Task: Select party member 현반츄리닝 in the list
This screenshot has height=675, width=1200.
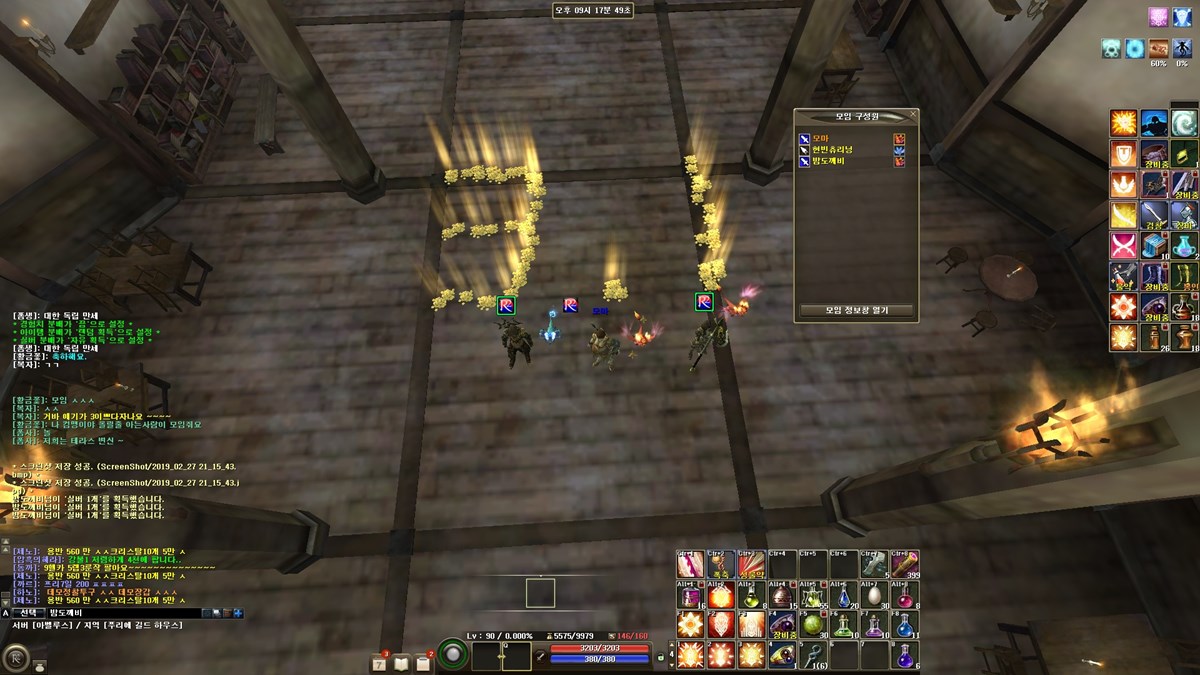Action: [x=832, y=149]
